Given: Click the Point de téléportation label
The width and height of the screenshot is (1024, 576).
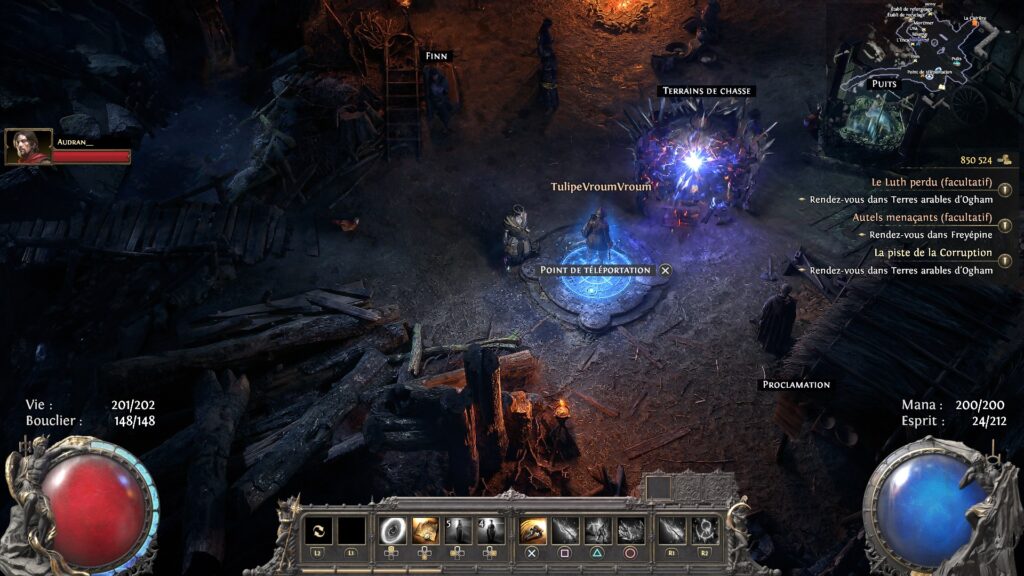Looking at the screenshot, I should tap(595, 270).
